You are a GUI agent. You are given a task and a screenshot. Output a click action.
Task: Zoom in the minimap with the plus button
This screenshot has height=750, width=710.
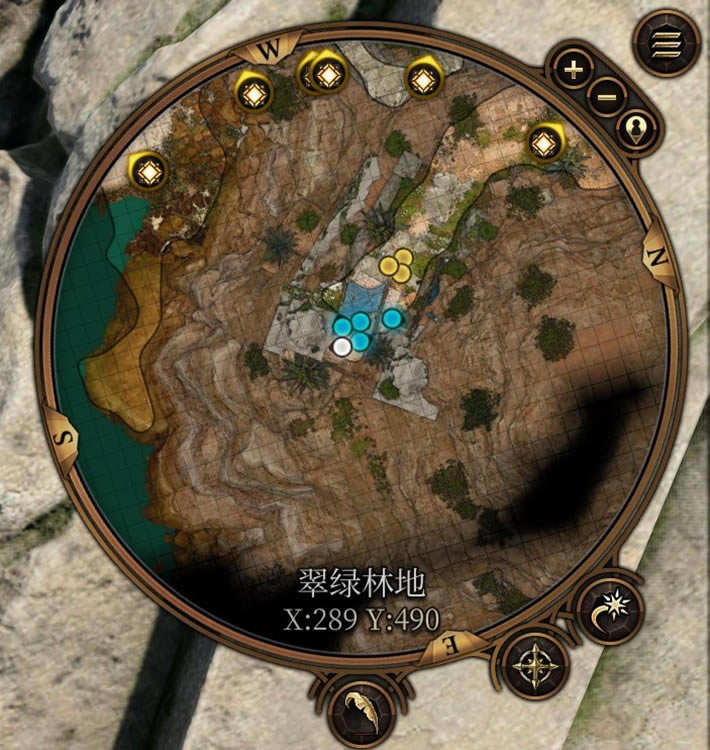pyautogui.click(x=573, y=71)
